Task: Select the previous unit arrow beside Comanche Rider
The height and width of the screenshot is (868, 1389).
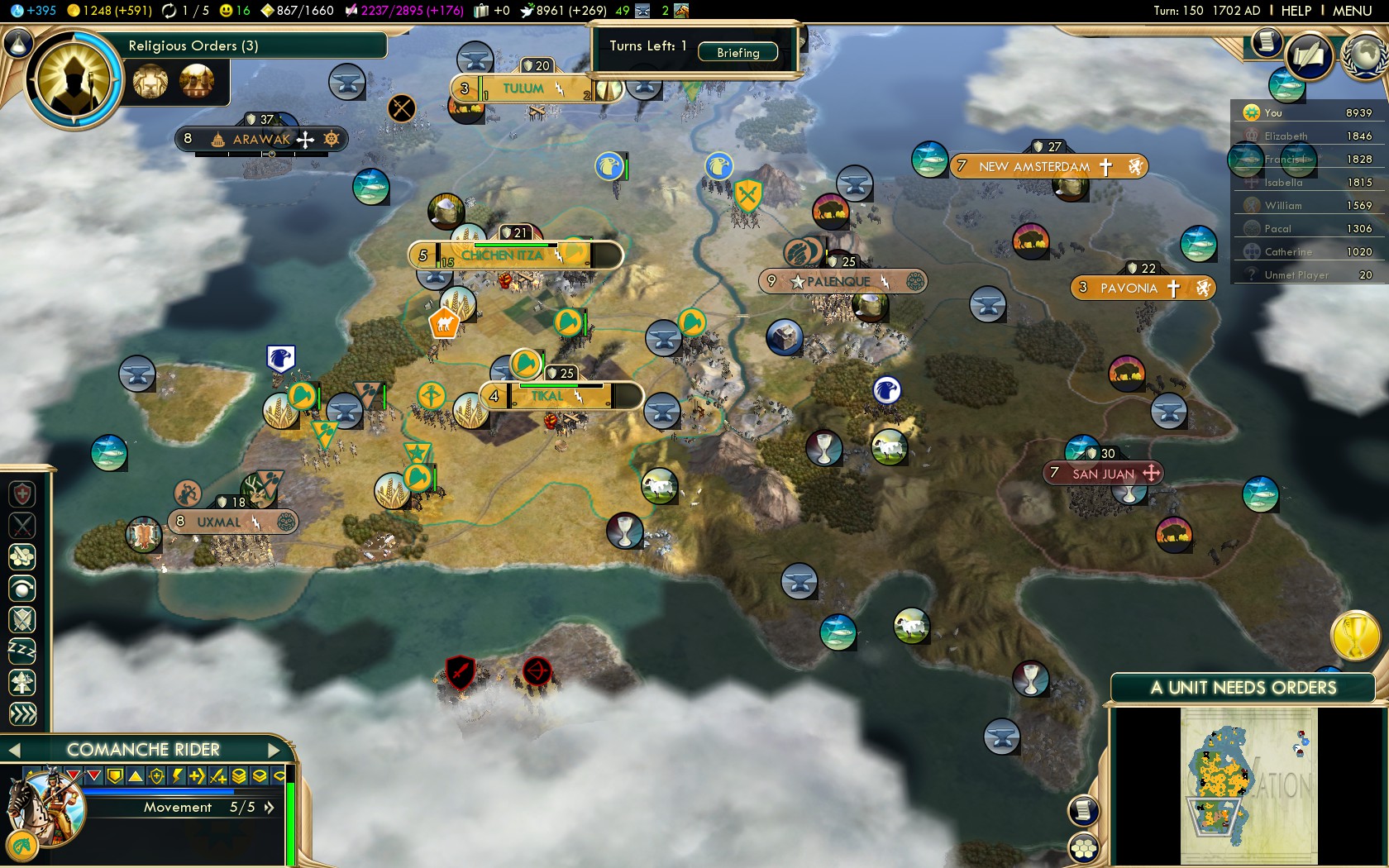Action: [x=14, y=750]
